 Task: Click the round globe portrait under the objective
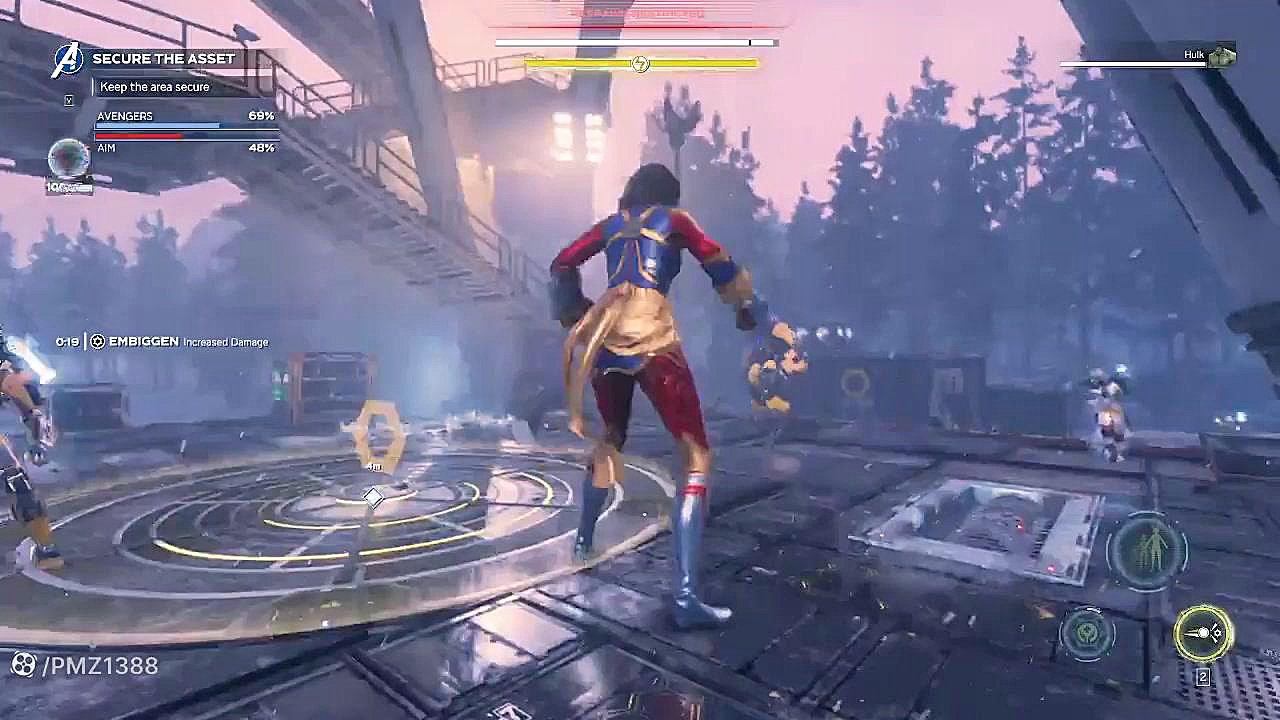[68, 159]
